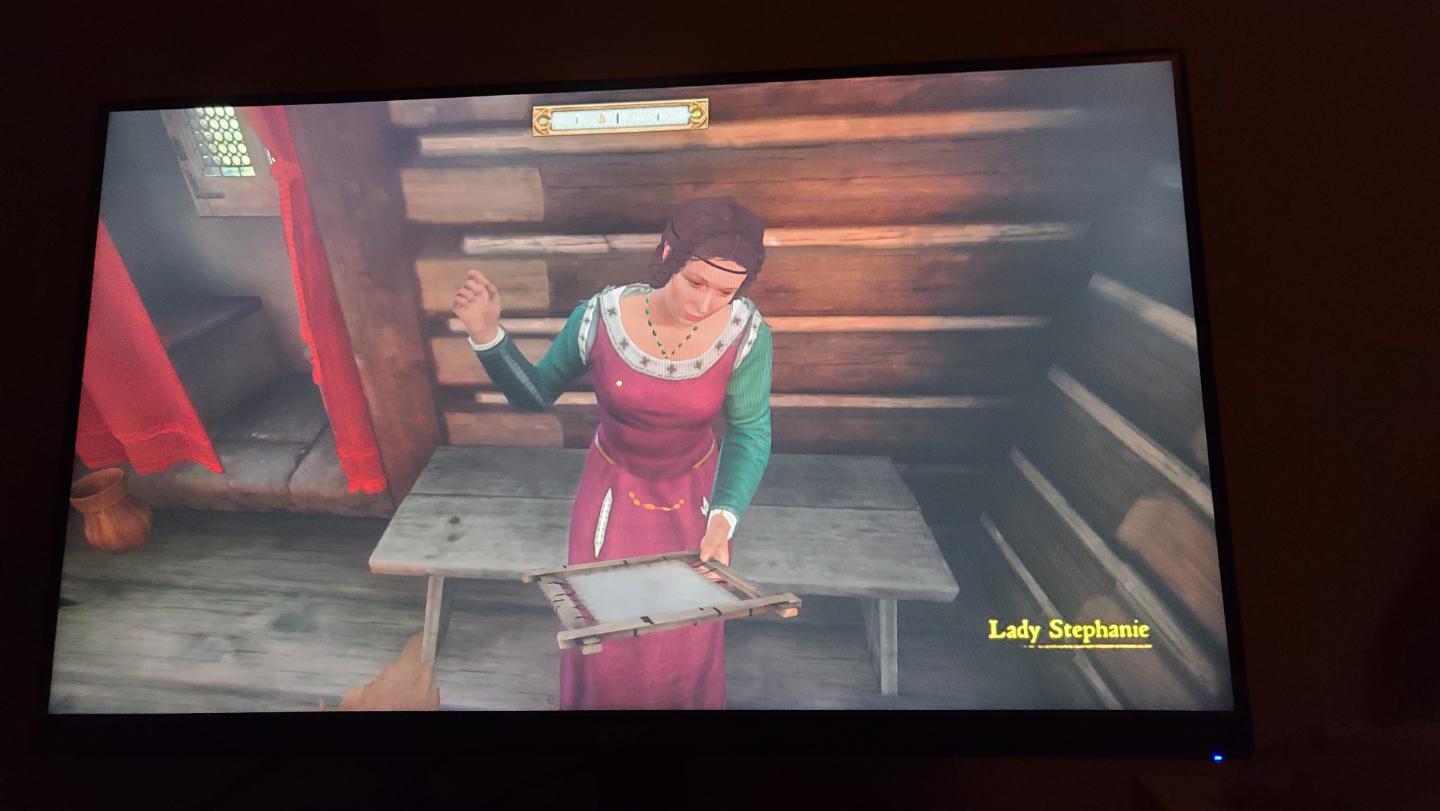
Task: Click the right glowing compass end ornament
Action: (697, 115)
